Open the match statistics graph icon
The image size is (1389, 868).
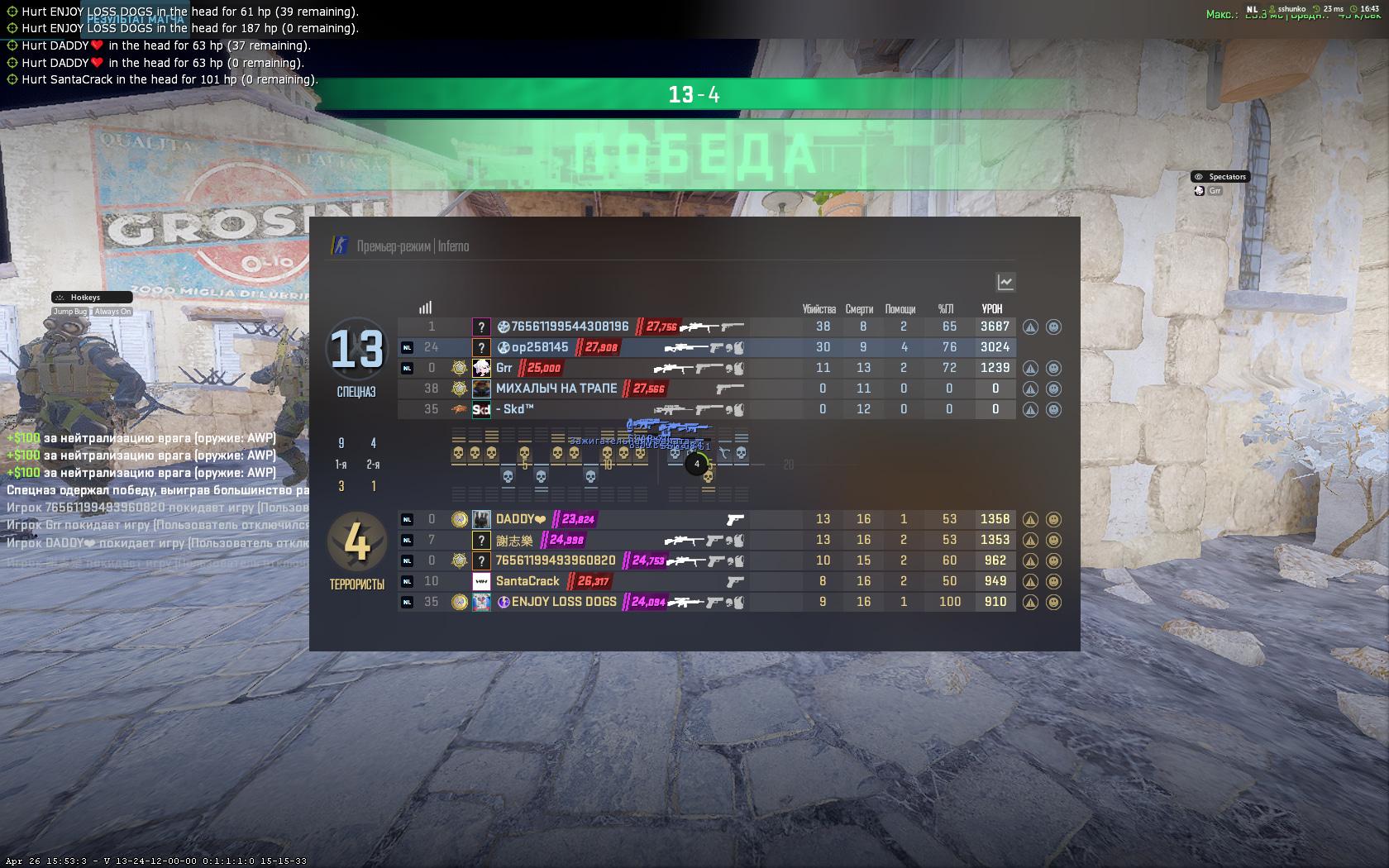1005,282
